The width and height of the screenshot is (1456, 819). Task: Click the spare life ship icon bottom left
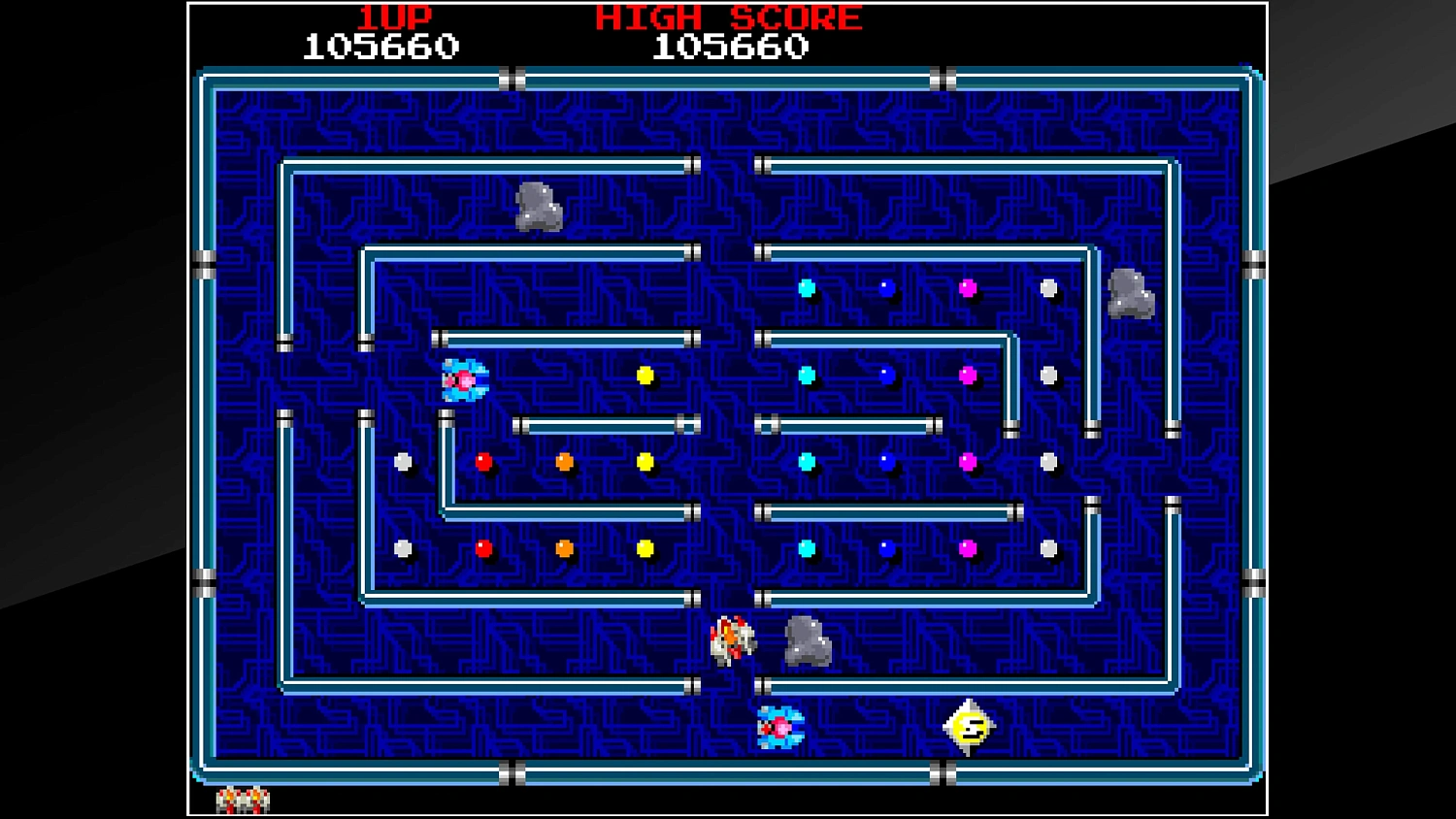pyautogui.click(x=243, y=801)
